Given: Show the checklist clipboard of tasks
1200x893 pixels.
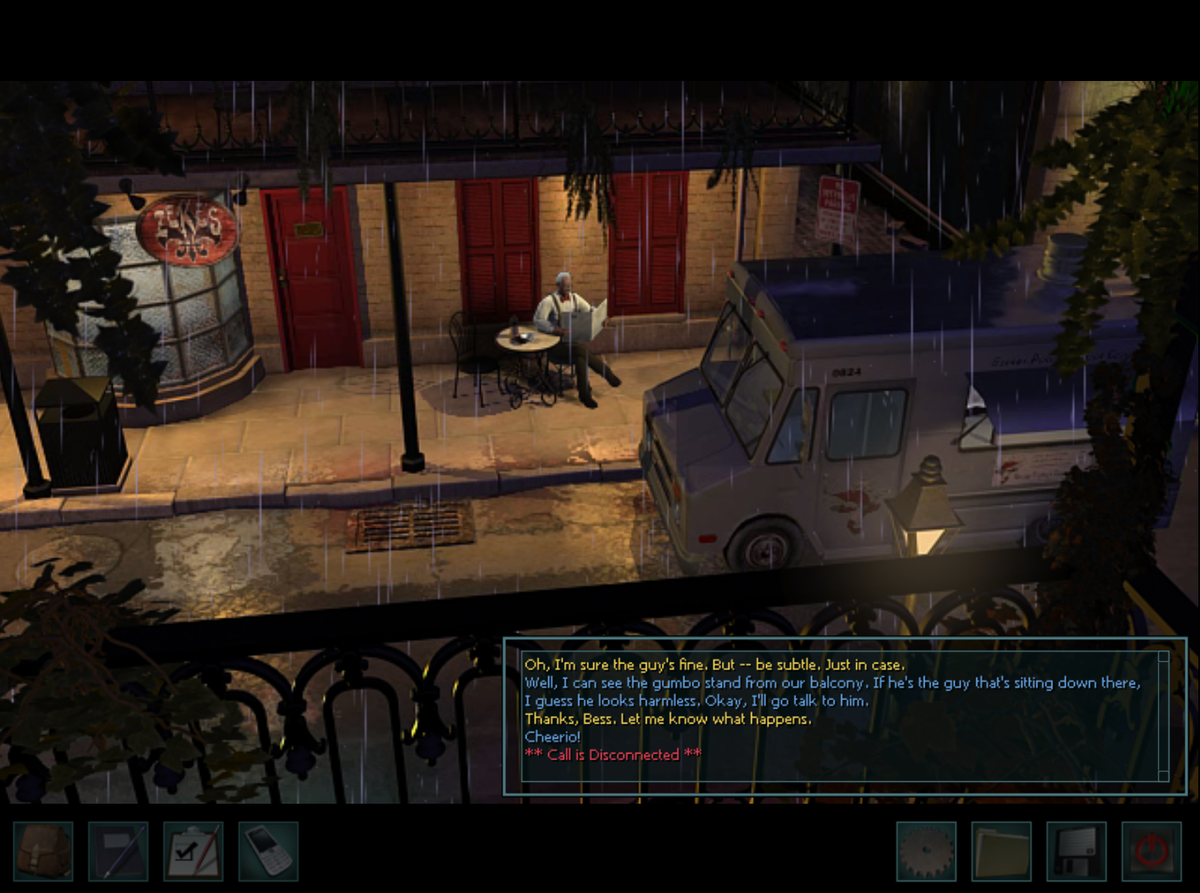Looking at the screenshot, I should (193, 851).
